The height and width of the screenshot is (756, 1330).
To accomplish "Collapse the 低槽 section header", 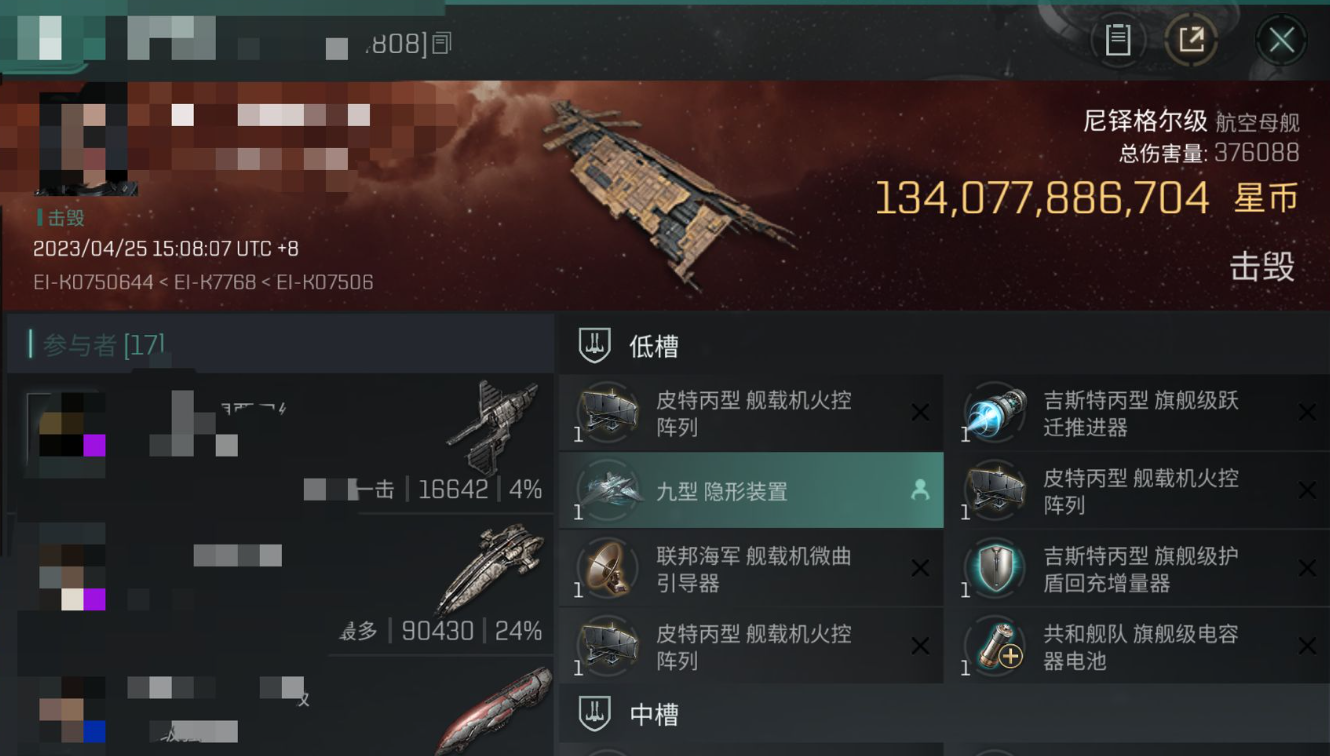I will click(655, 344).
